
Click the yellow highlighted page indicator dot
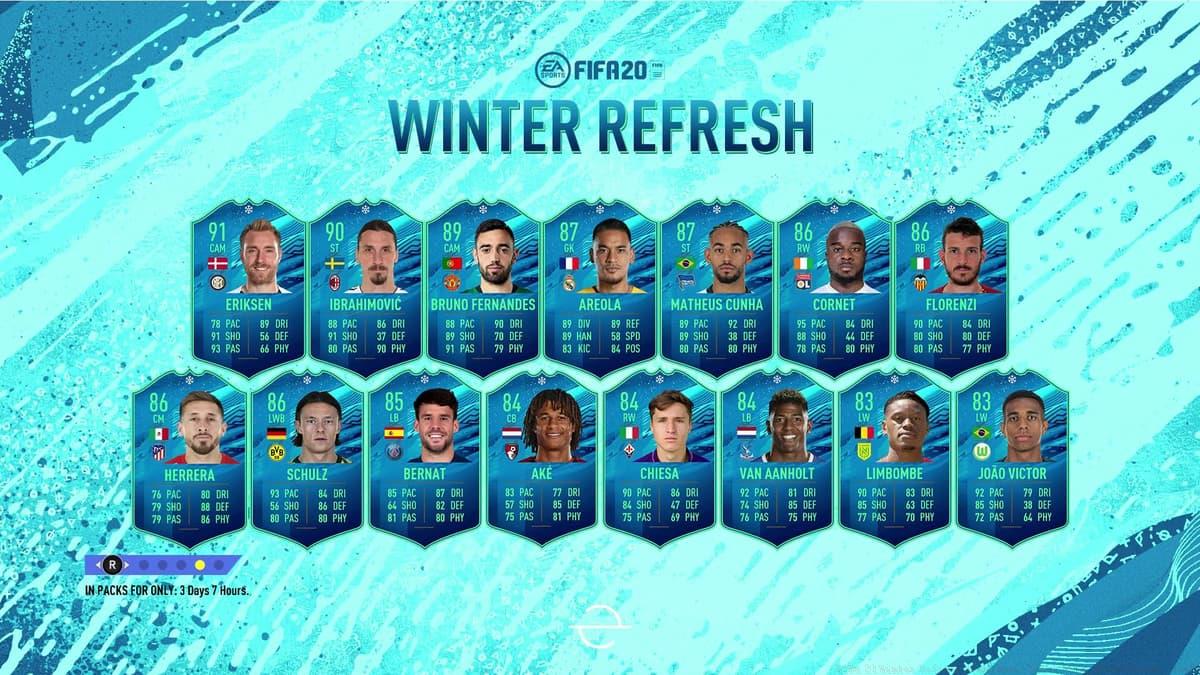pyautogui.click(x=199, y=564)
